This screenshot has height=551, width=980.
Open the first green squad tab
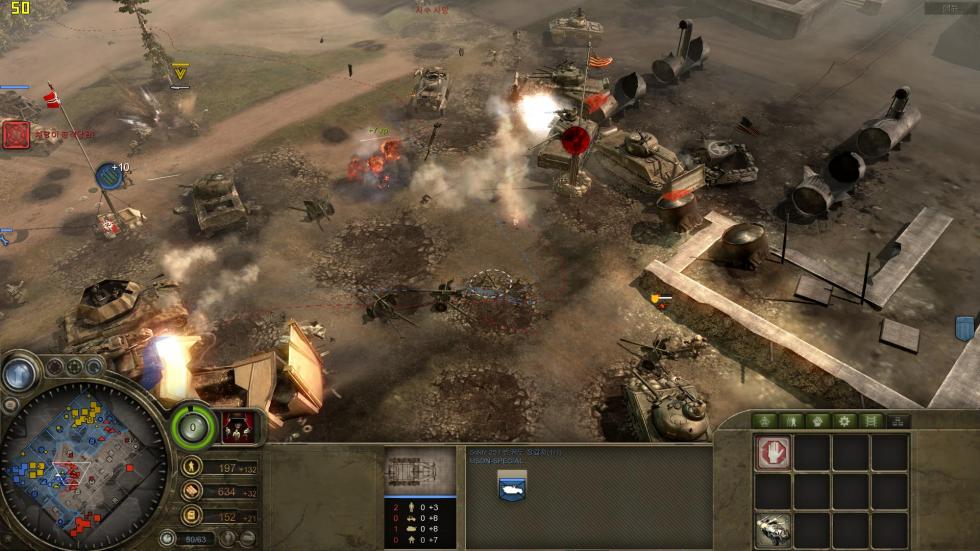tap(765, 421)
